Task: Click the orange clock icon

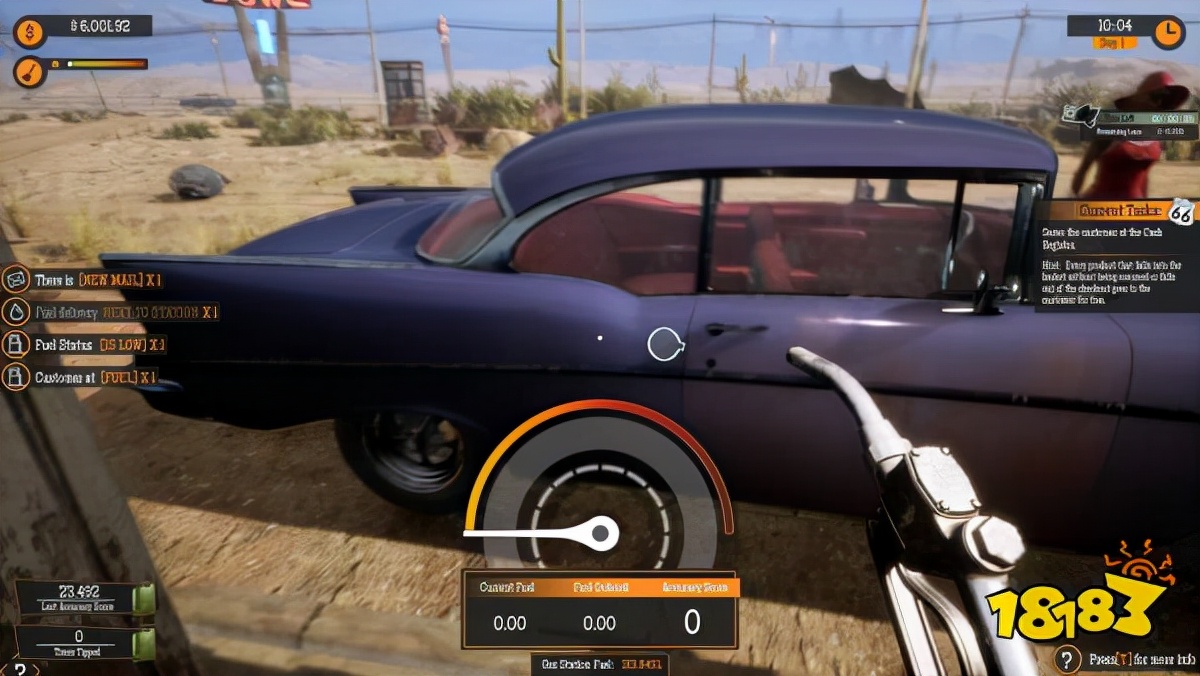Action: coord(1167,32)
